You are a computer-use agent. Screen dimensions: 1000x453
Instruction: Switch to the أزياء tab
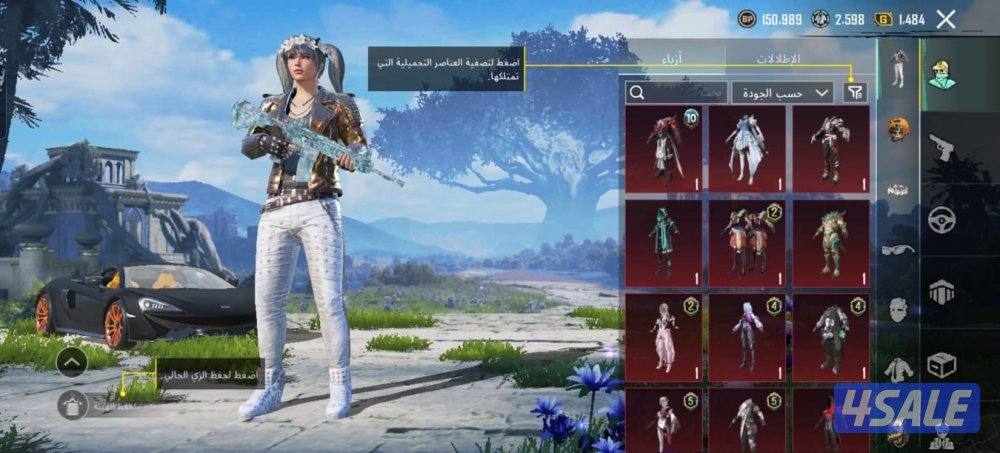tap(672, 58)
